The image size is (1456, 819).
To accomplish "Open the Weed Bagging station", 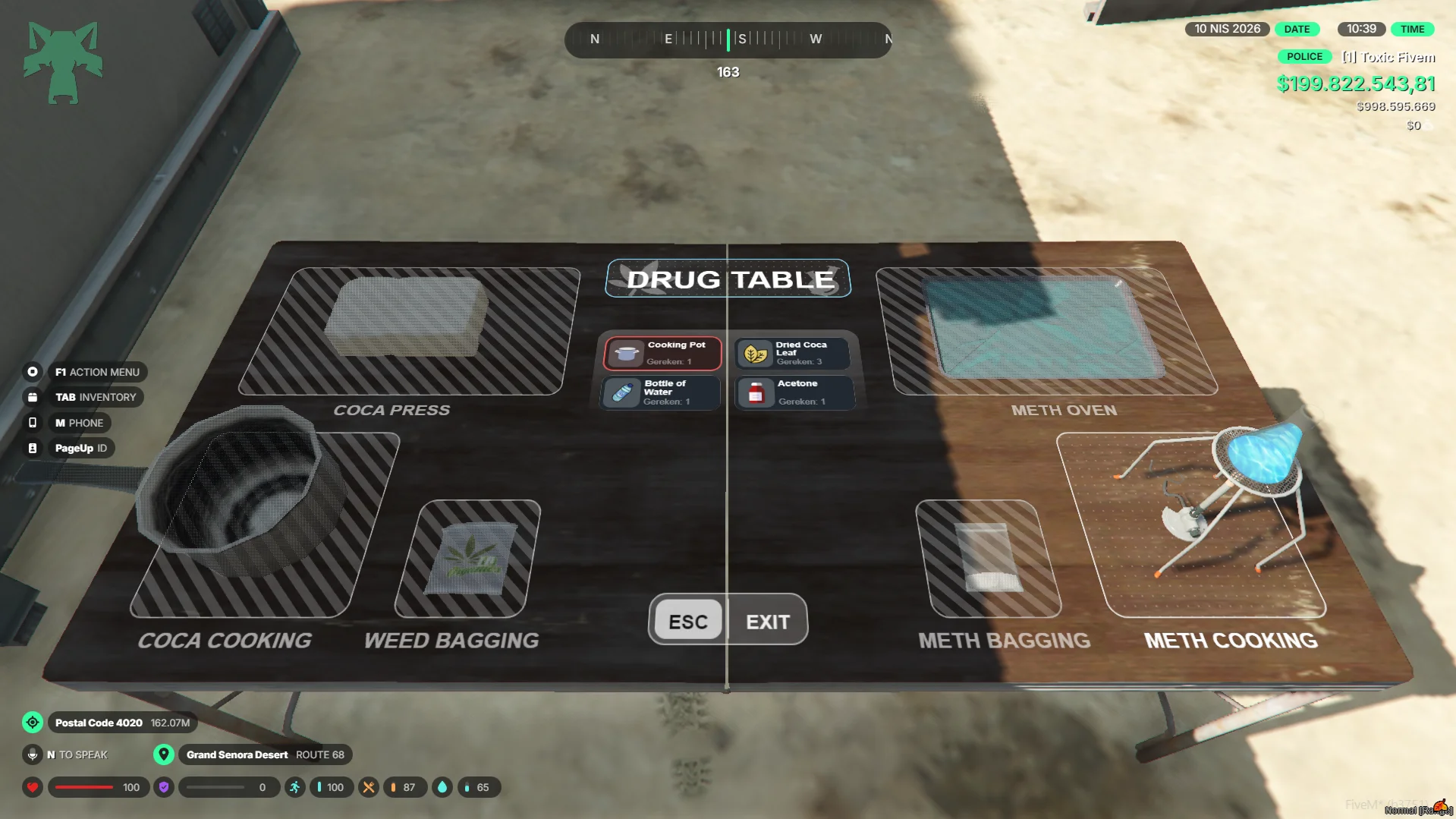I will pos(468,559).
